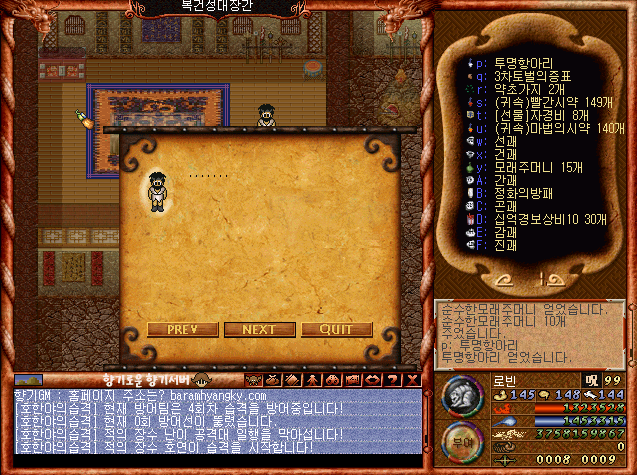Go to the NEXT dialog page
The height and width of the screenshot is (475, 637).
click(259, 329)
